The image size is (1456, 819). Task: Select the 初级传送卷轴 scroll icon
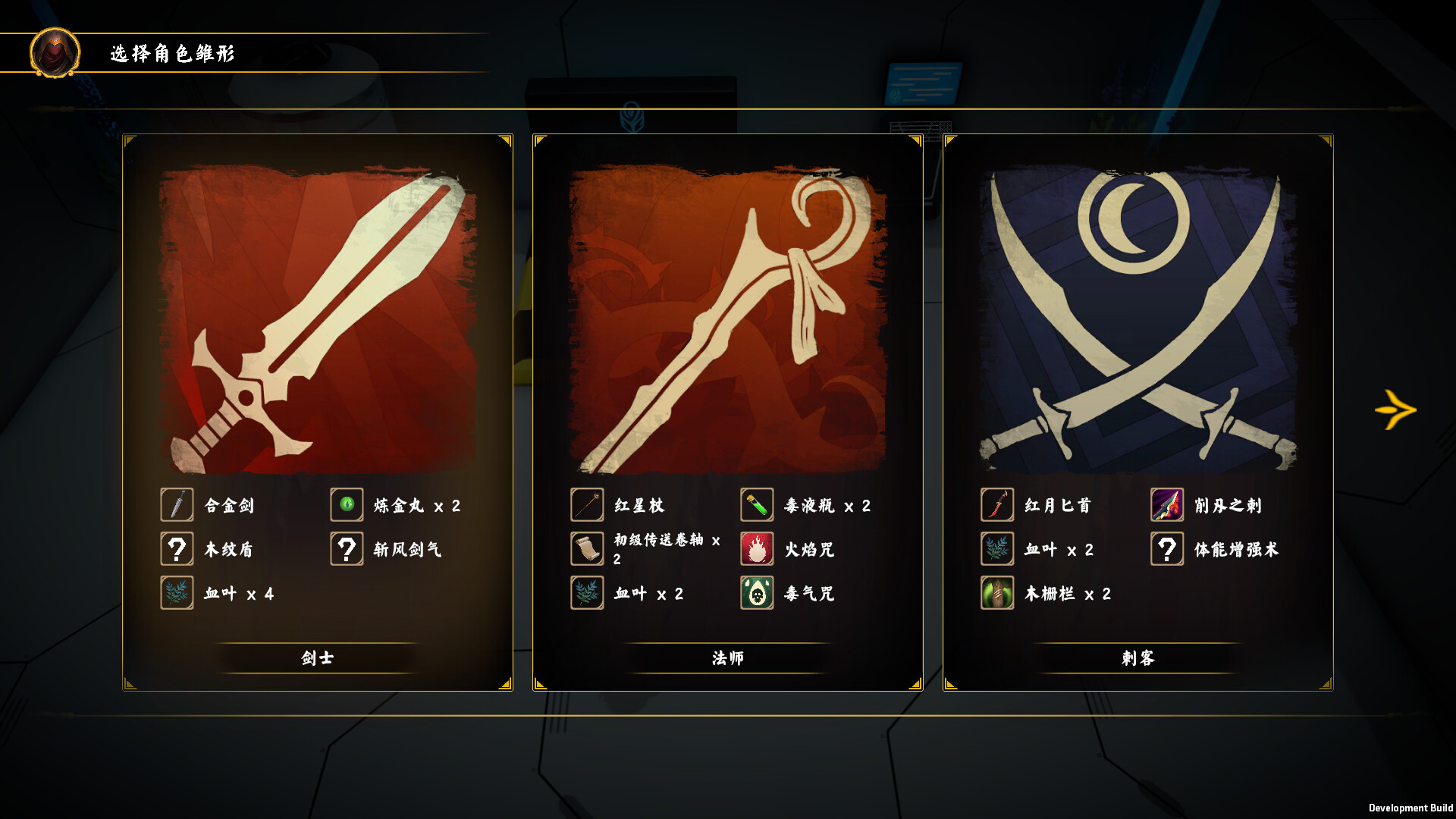(587, 549)
